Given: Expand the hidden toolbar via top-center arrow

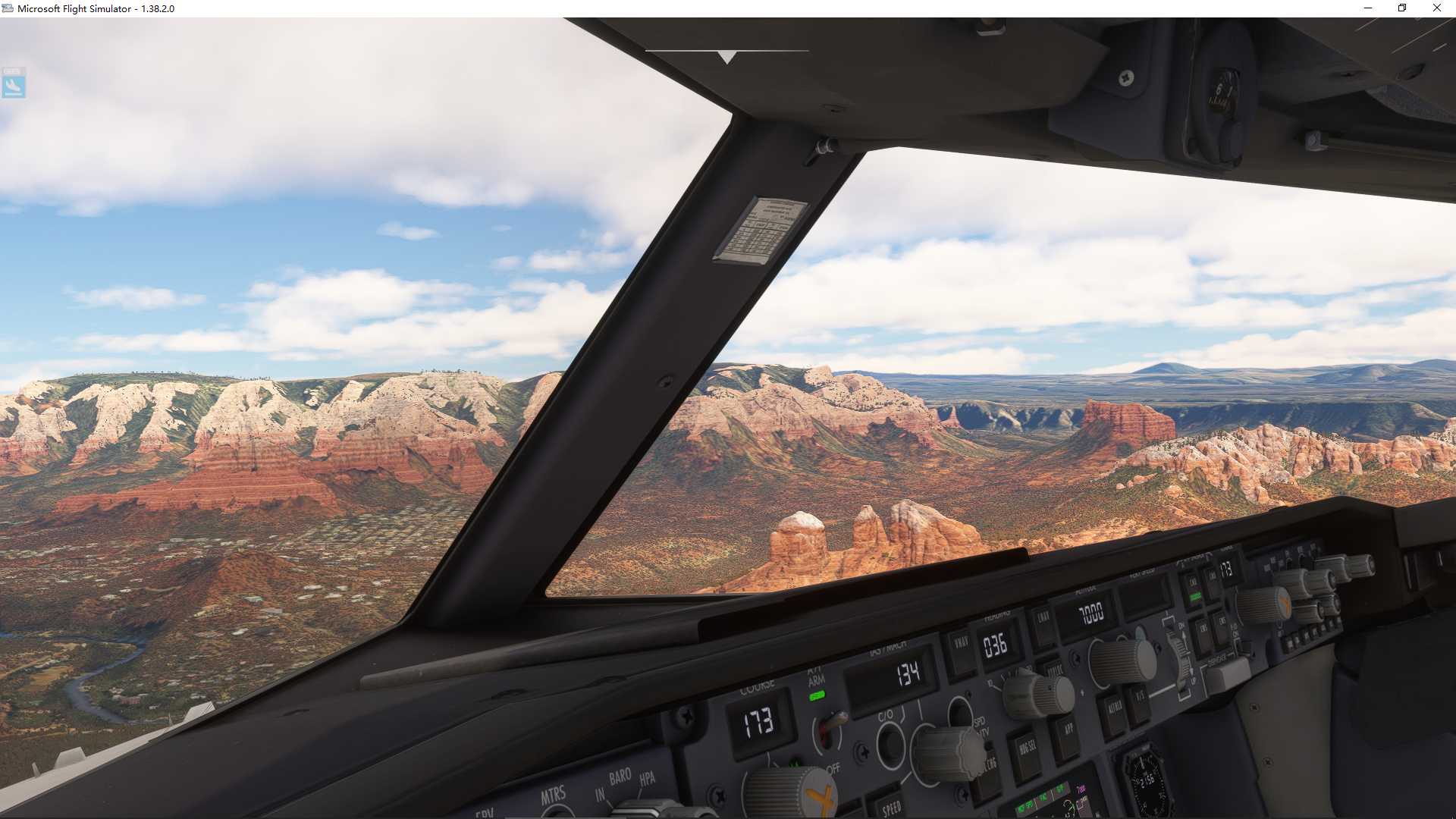Looking at the screenshot, I should point(726,56).
